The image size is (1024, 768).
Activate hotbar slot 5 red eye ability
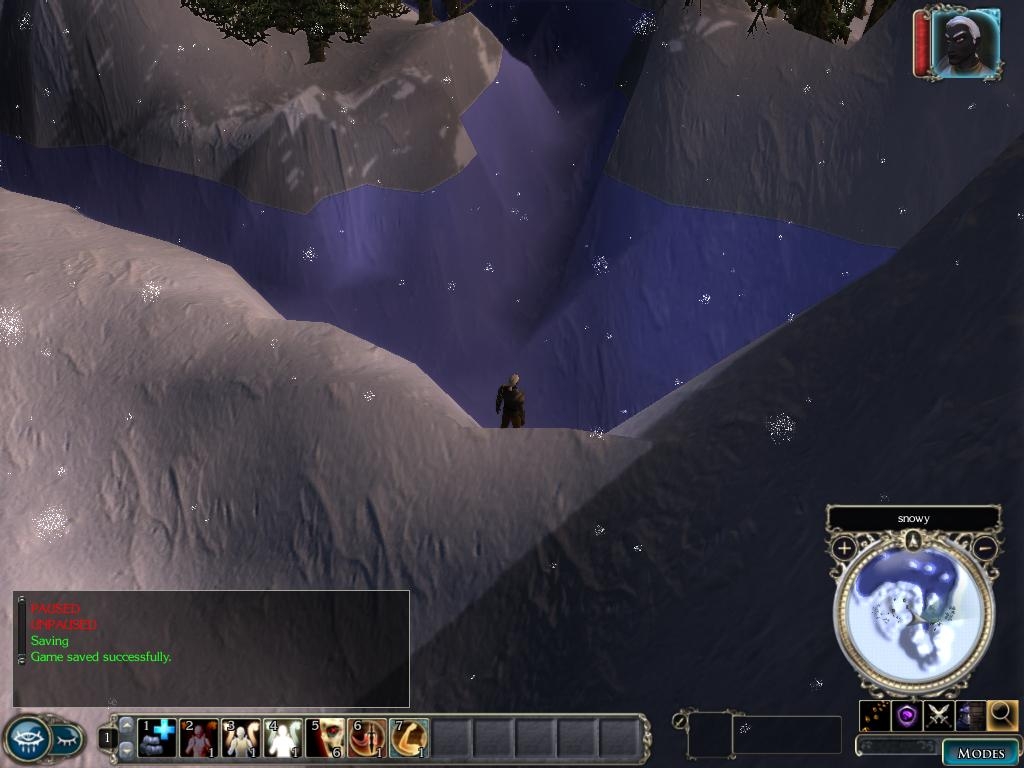pos(325,738)
